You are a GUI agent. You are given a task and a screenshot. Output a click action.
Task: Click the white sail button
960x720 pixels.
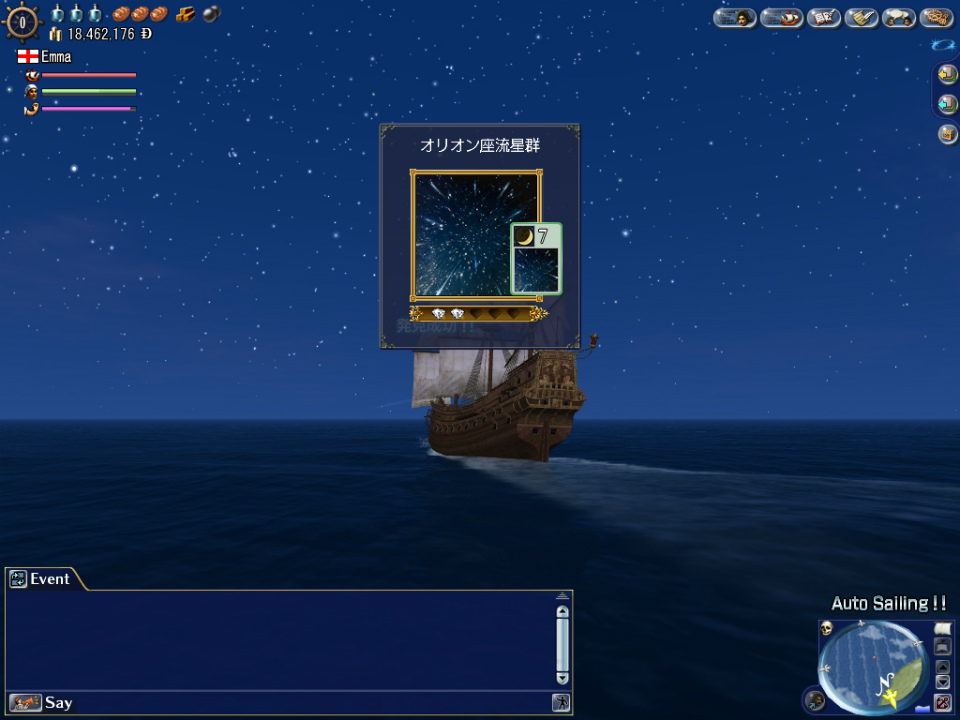(942, 629)
